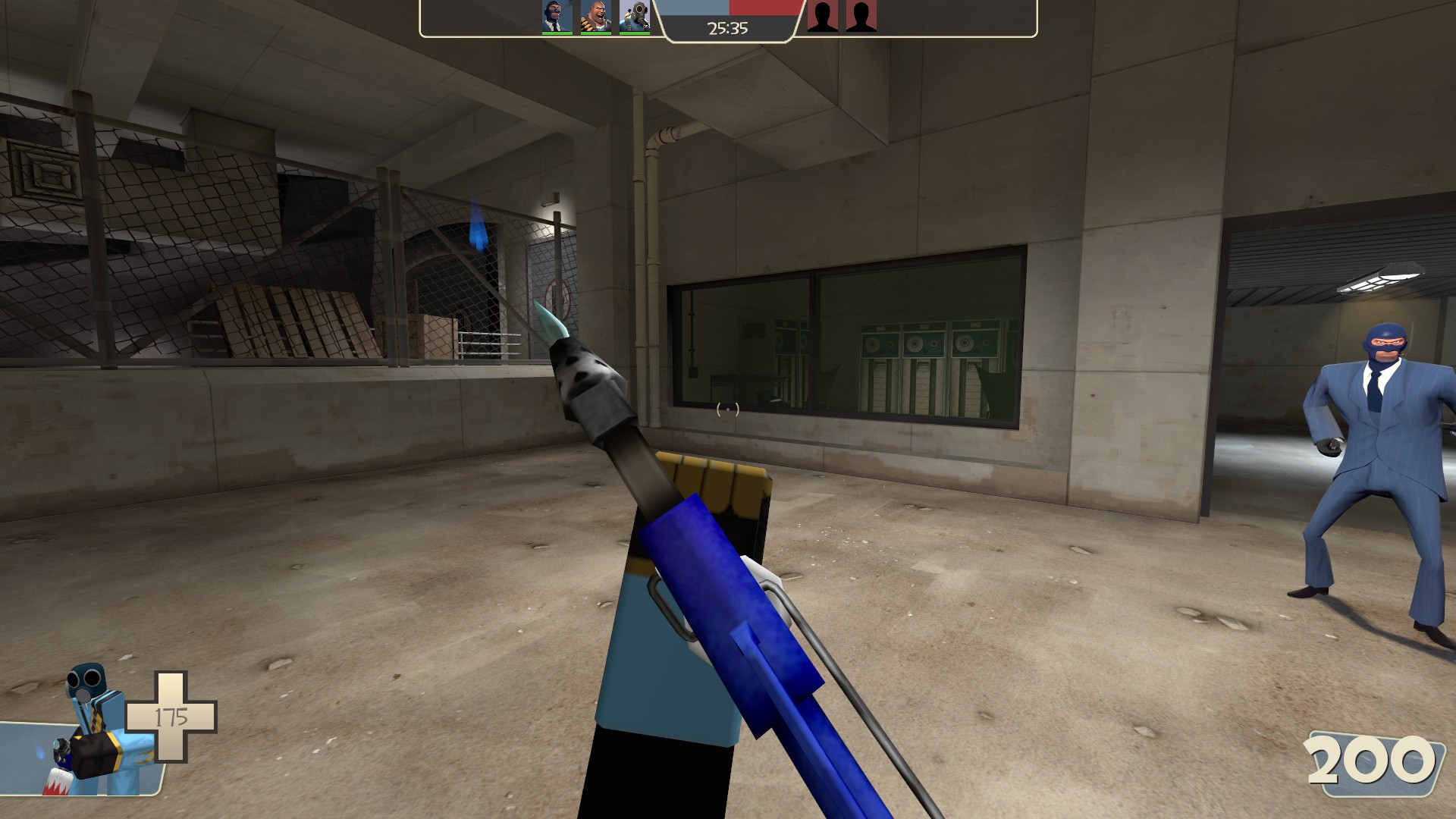Select the BLU Heavy portrait in top HUD
This screenshot has width=1456, height=819.
597,15
